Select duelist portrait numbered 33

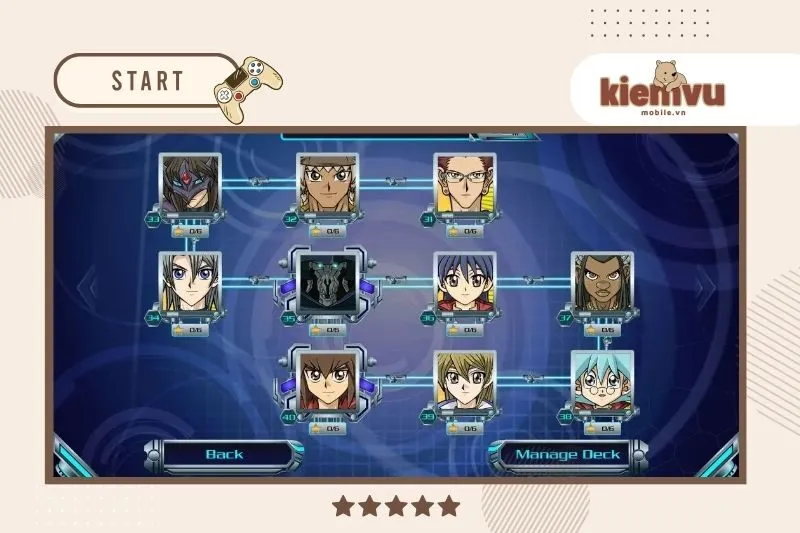click(x=190, y=186)
